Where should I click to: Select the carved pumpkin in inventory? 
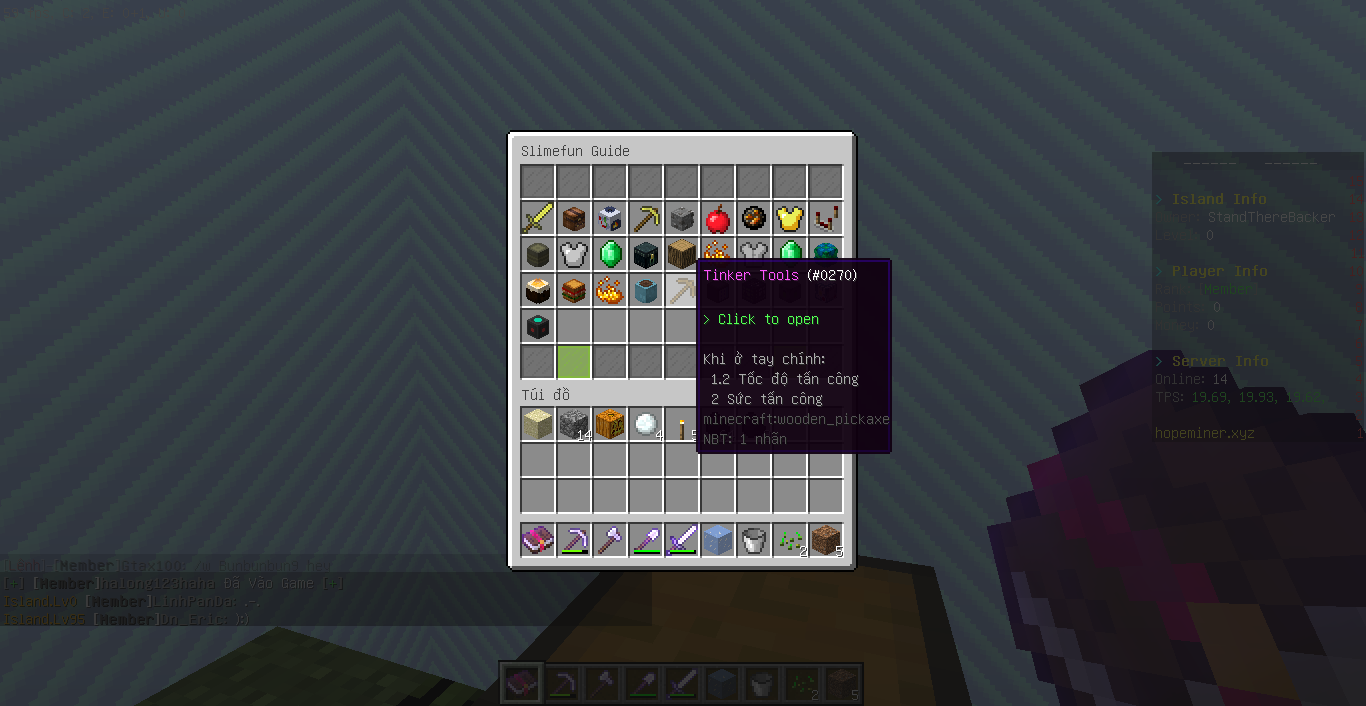point(610,425)
